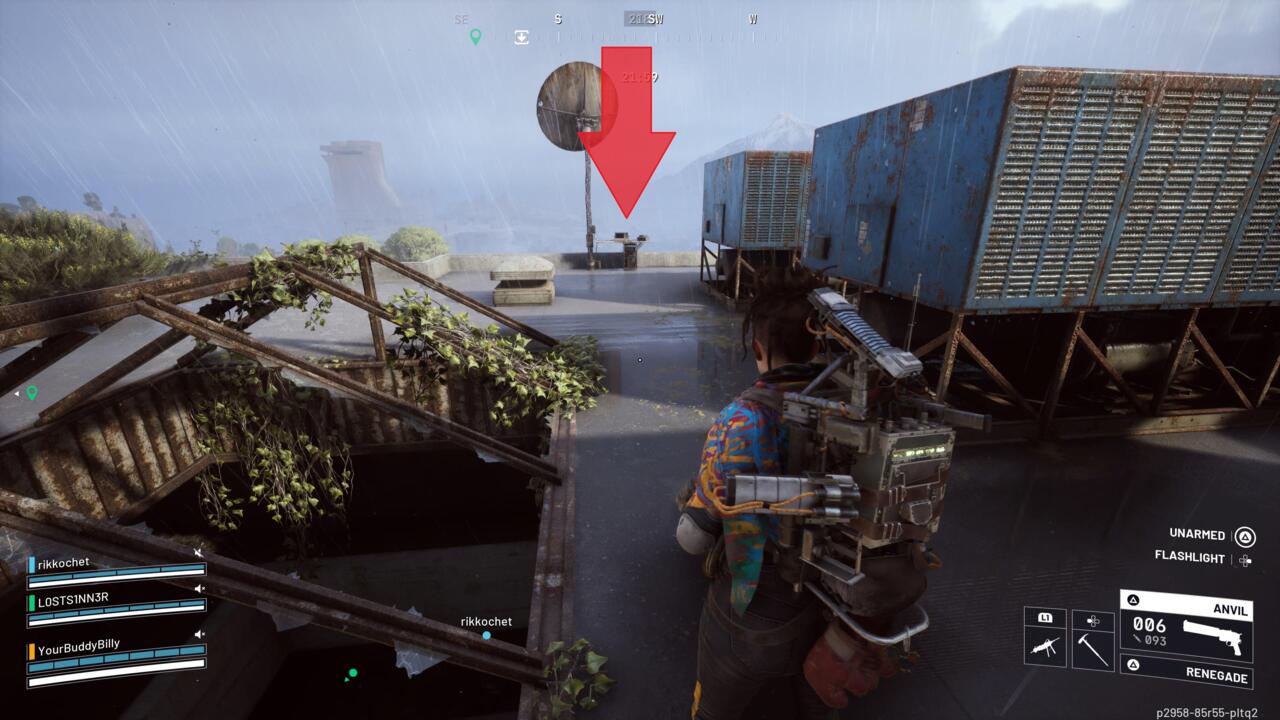Click the d-pad icon next to FLASHLIGHT
The height and width of the screenshot is (720, 1280).
click(x=1245, y=560)
